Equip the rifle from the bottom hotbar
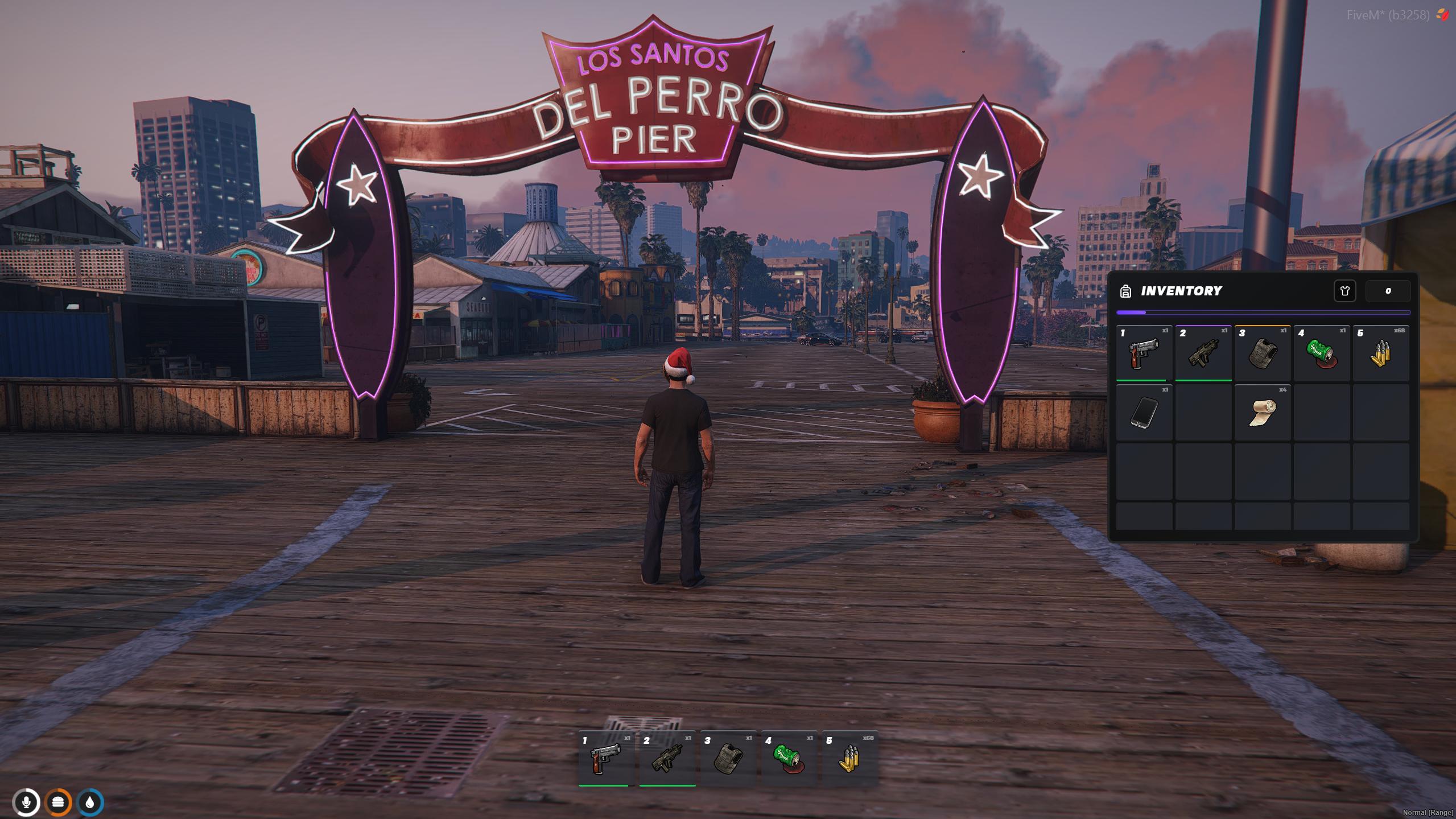The height and width of the screenshot is (819, 1456). point(667,759)
